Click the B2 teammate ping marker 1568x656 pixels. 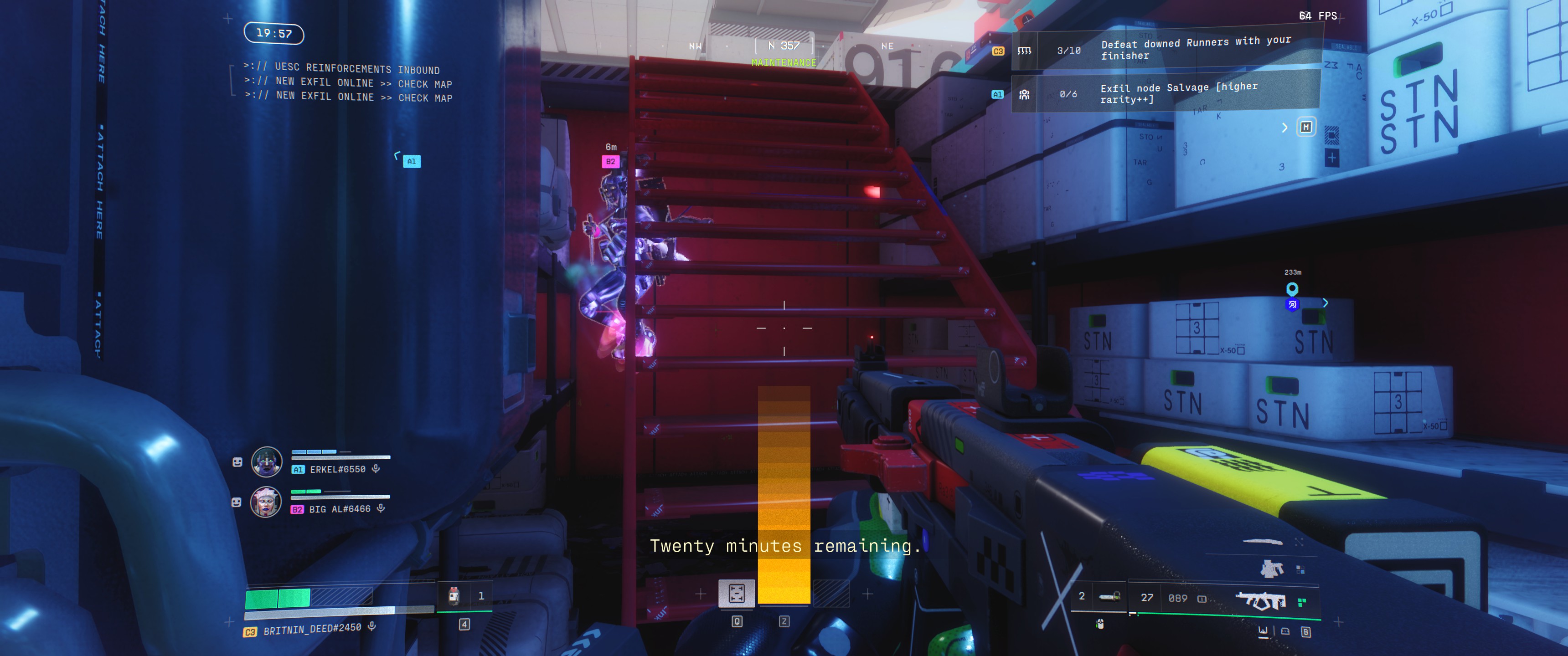610,161
